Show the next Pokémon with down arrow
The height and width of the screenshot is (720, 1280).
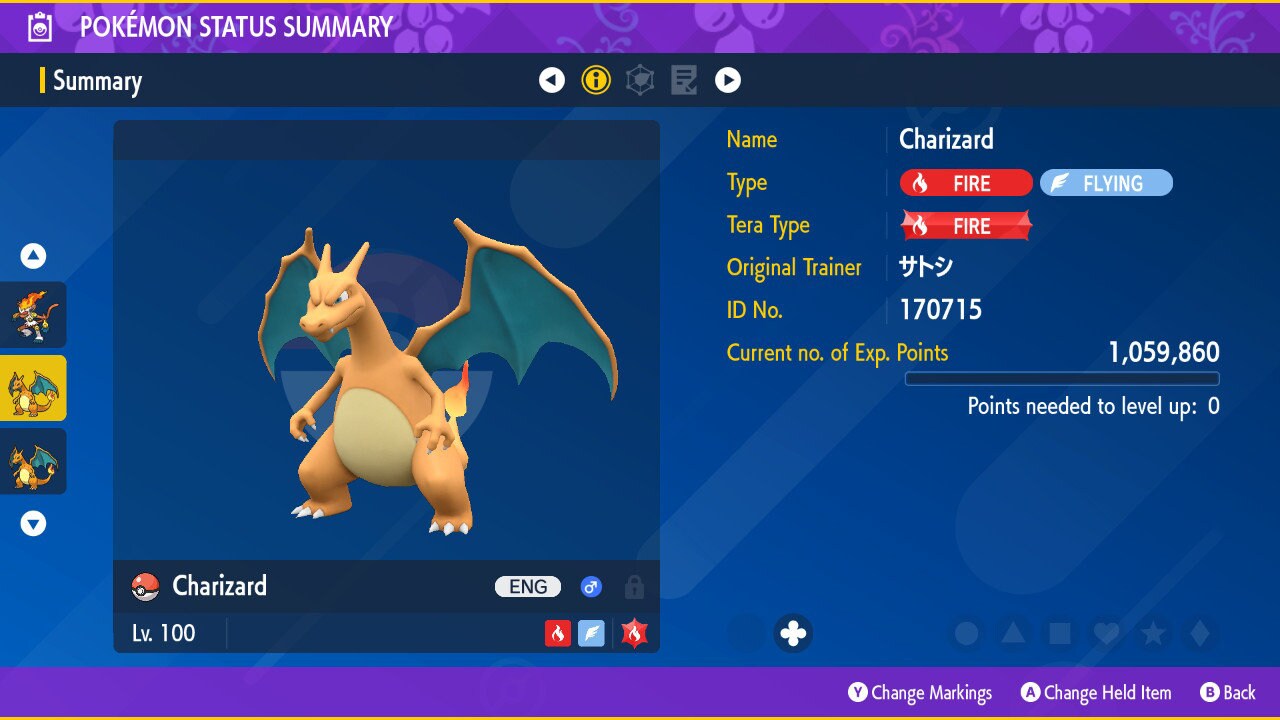pos(33,523)
